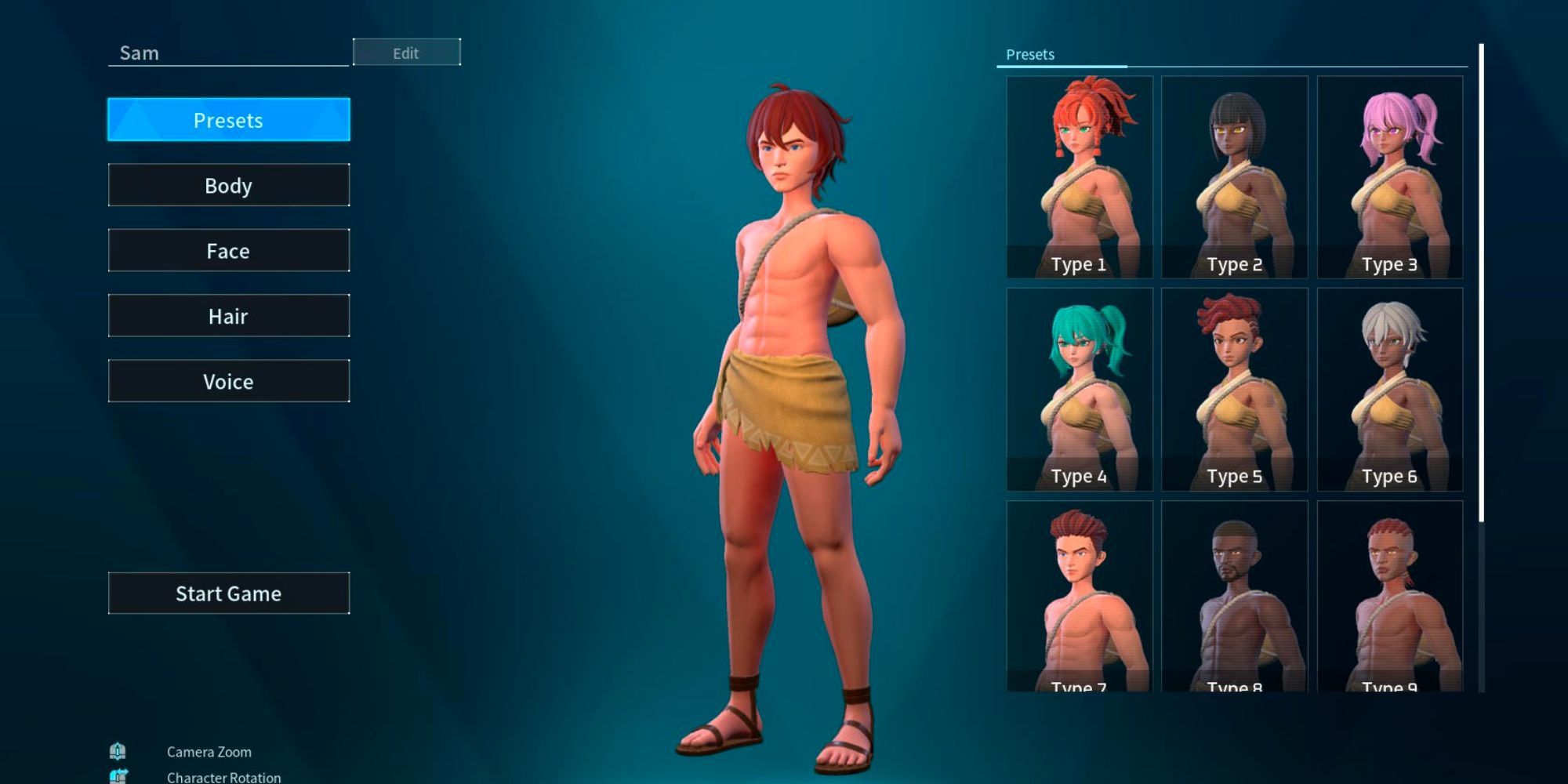
Task: Click the Edit button next to the name
Action: tap(408, 53)
